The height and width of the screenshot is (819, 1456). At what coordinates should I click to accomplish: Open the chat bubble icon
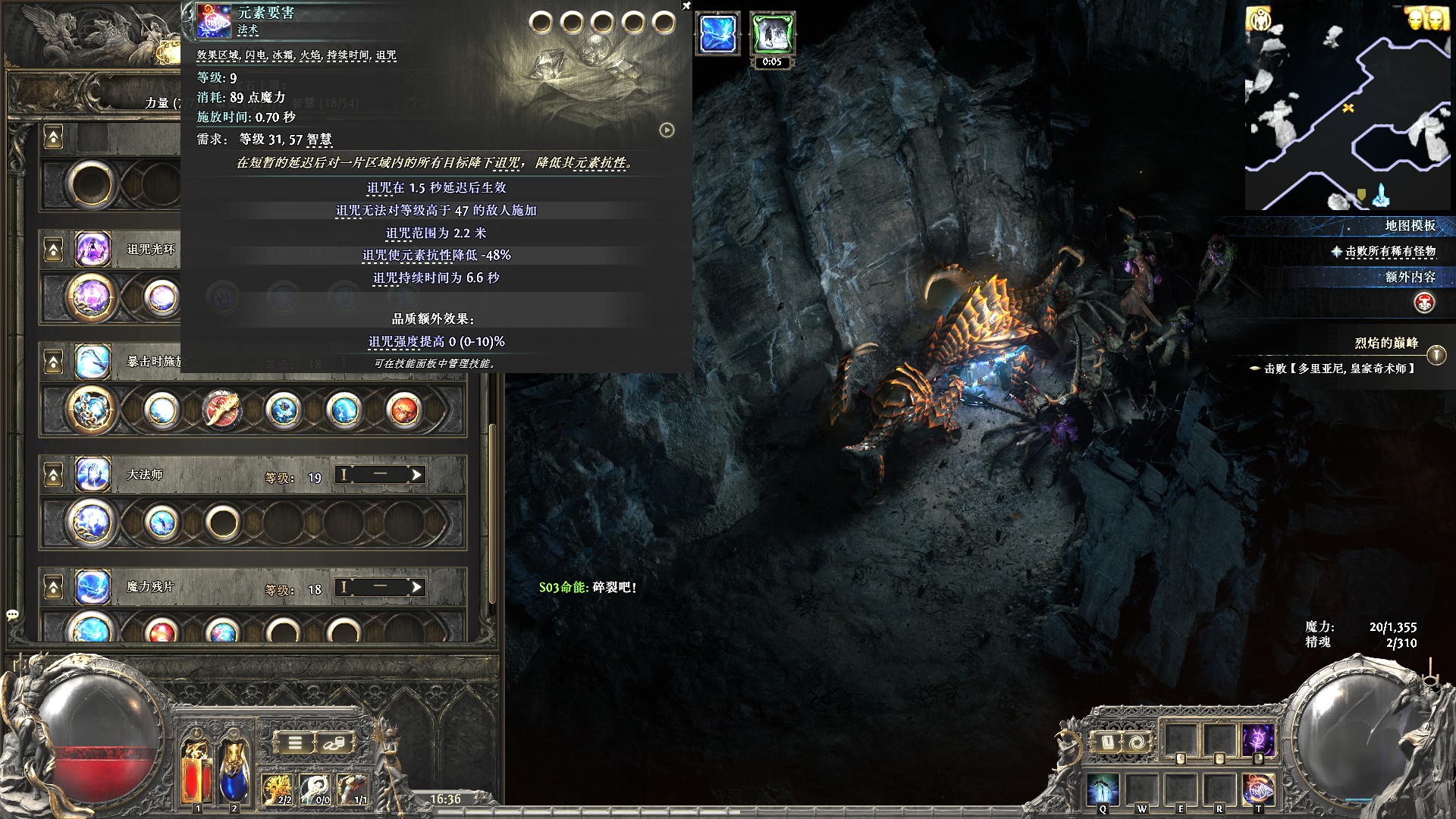(12, 614)
